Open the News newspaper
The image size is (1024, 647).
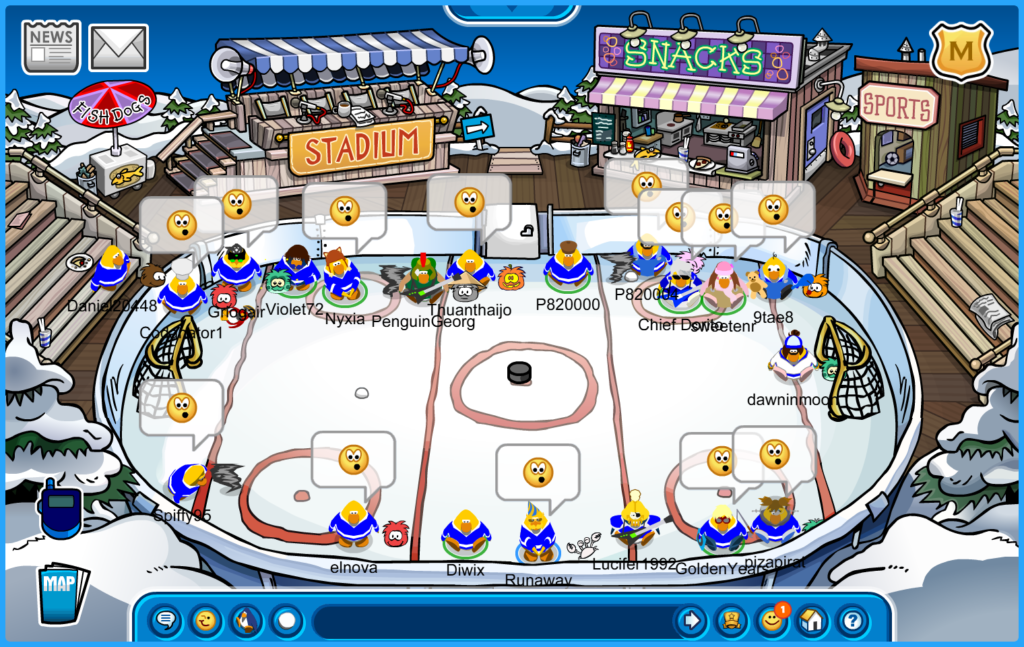[51, 47]
